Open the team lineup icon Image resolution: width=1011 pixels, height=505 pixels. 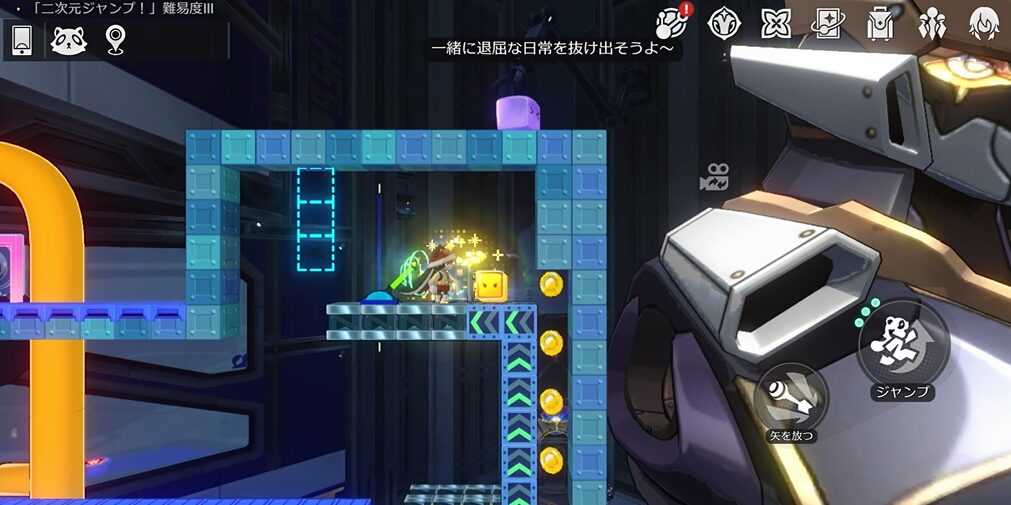click(x=932, y=23)
